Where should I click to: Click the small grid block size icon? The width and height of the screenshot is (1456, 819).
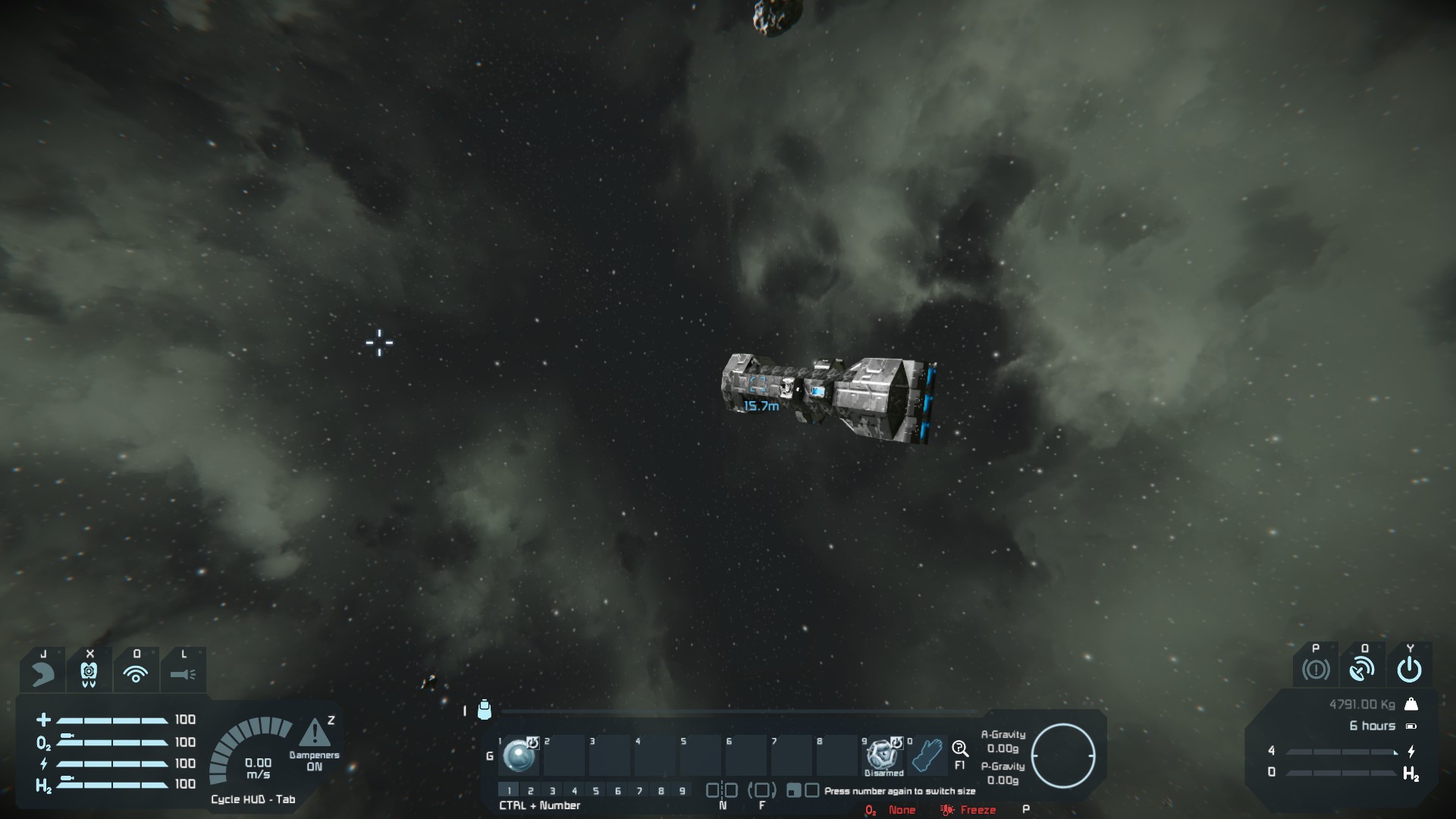point(793,791)
